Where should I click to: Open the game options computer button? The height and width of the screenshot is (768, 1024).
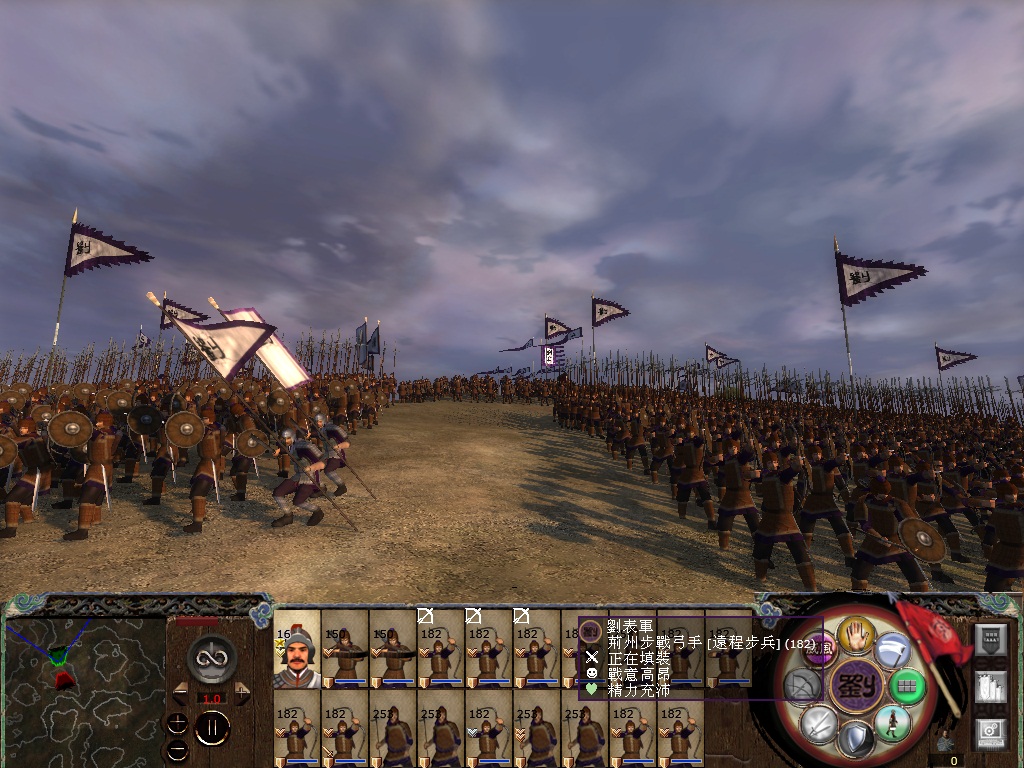(990, 732)
